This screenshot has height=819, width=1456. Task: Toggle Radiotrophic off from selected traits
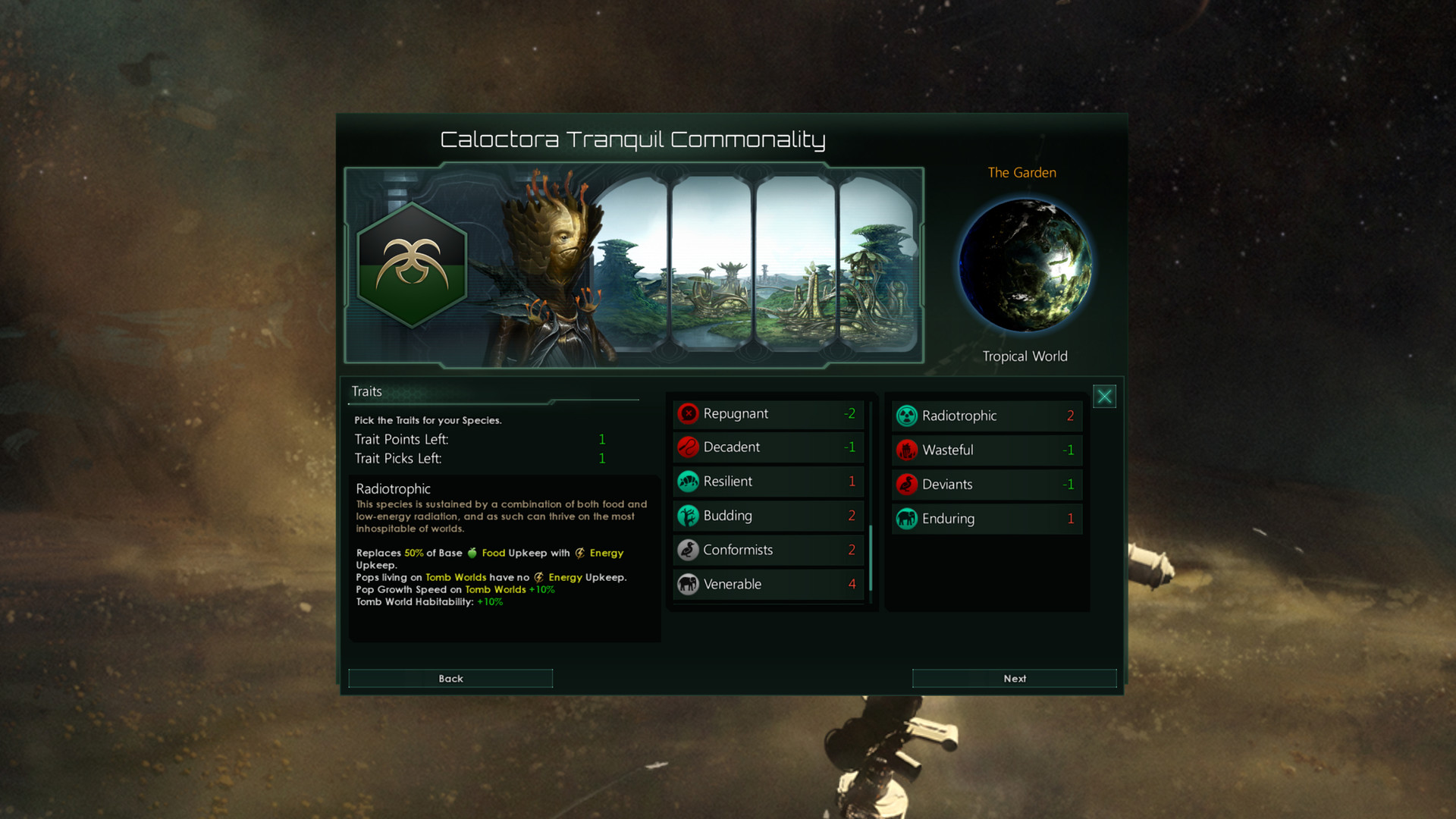tap(986, 416)
